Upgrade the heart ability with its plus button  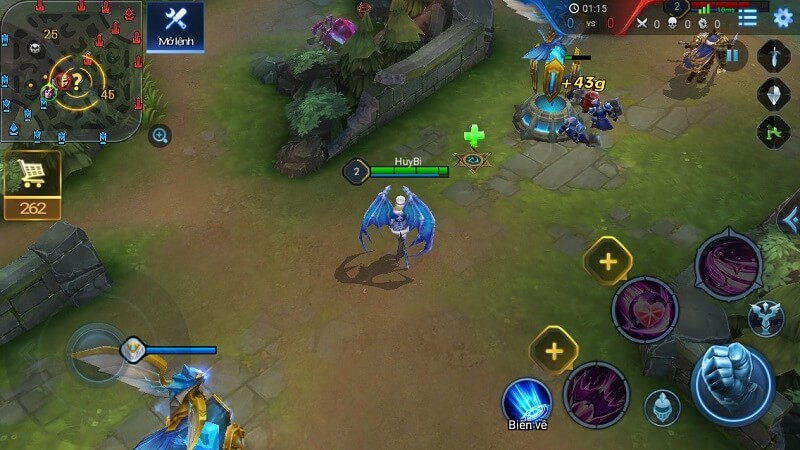click(x=607, y=262)
